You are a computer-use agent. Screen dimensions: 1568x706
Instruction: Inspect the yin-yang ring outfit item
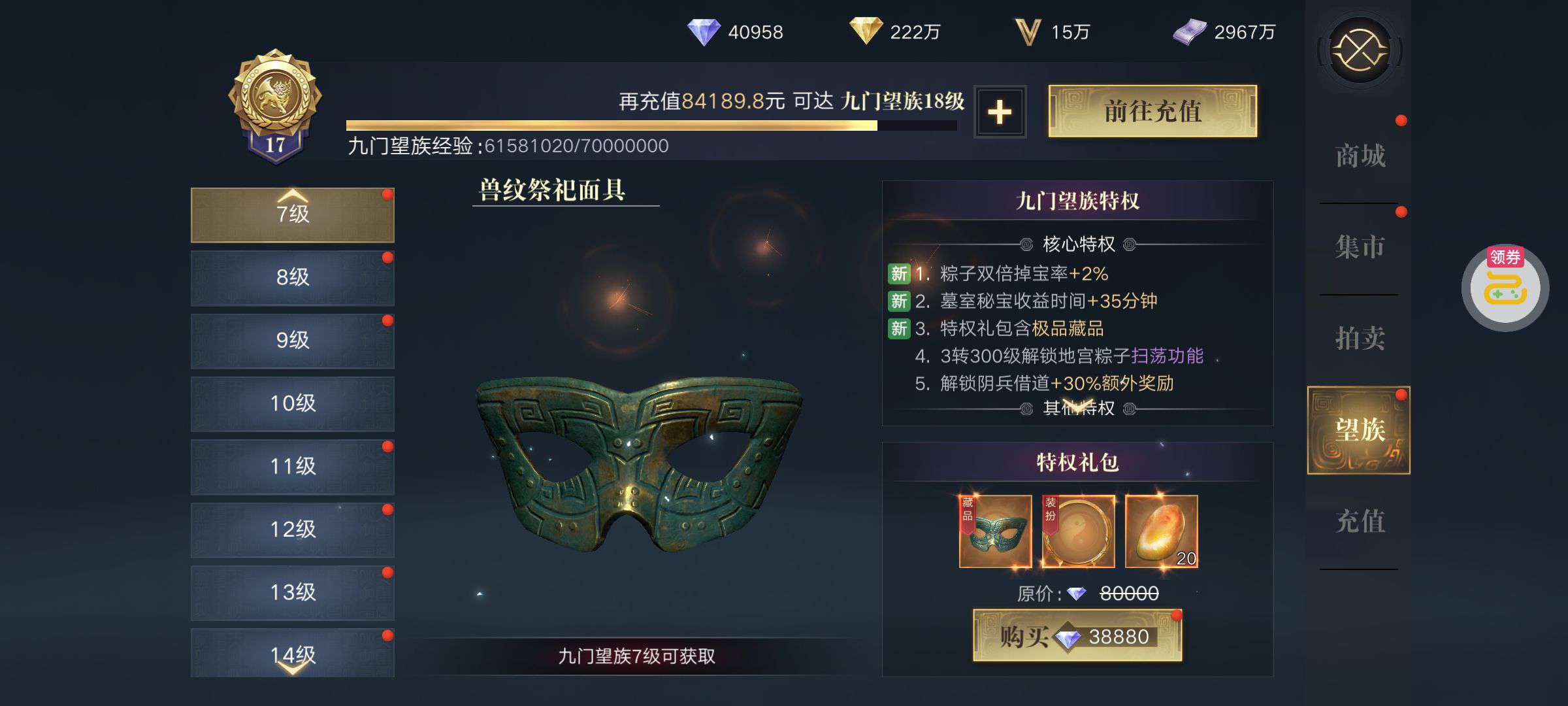pyautogui.click(x=1078, y=531)
